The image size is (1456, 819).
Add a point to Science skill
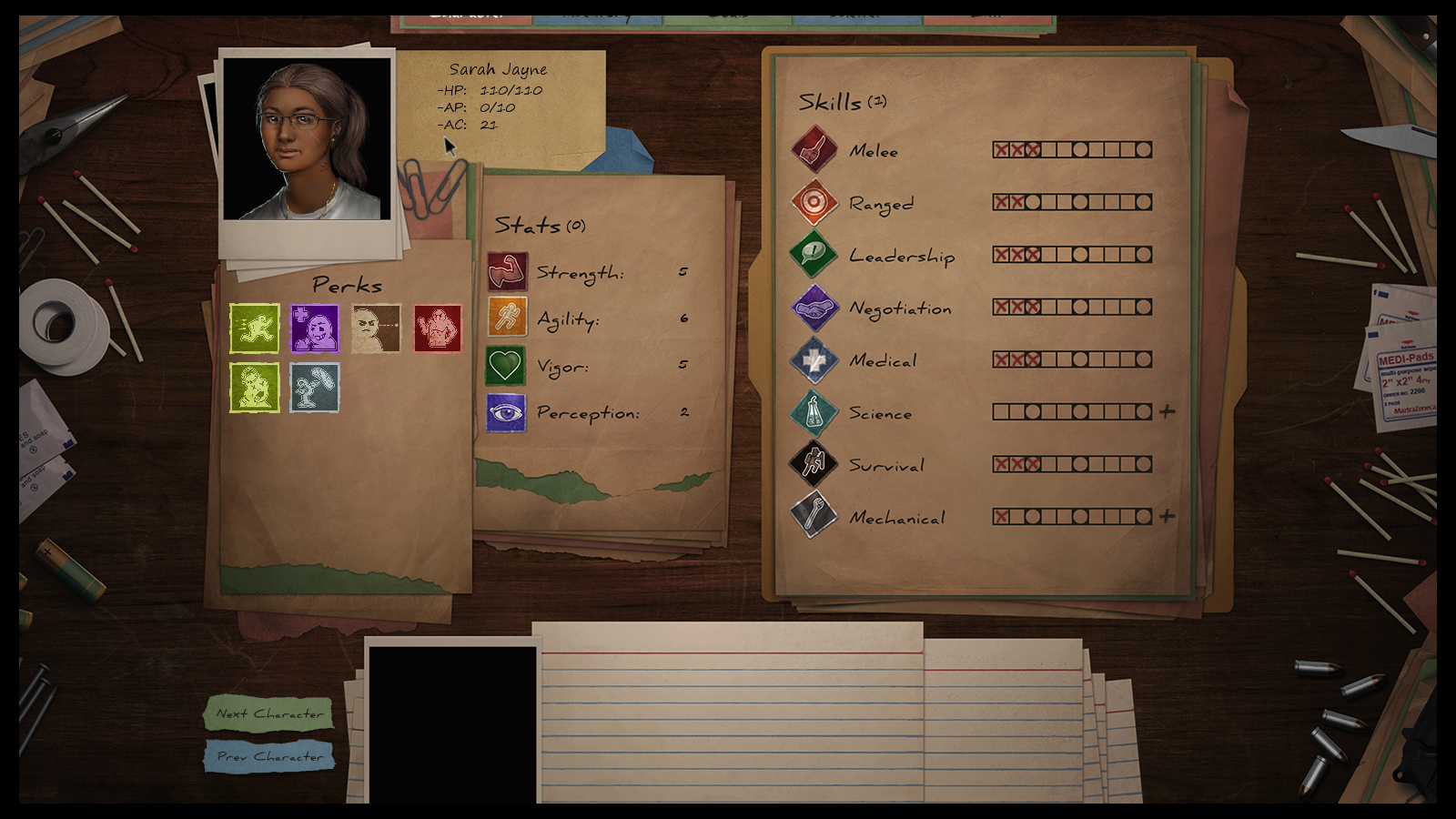point(1167,412)
